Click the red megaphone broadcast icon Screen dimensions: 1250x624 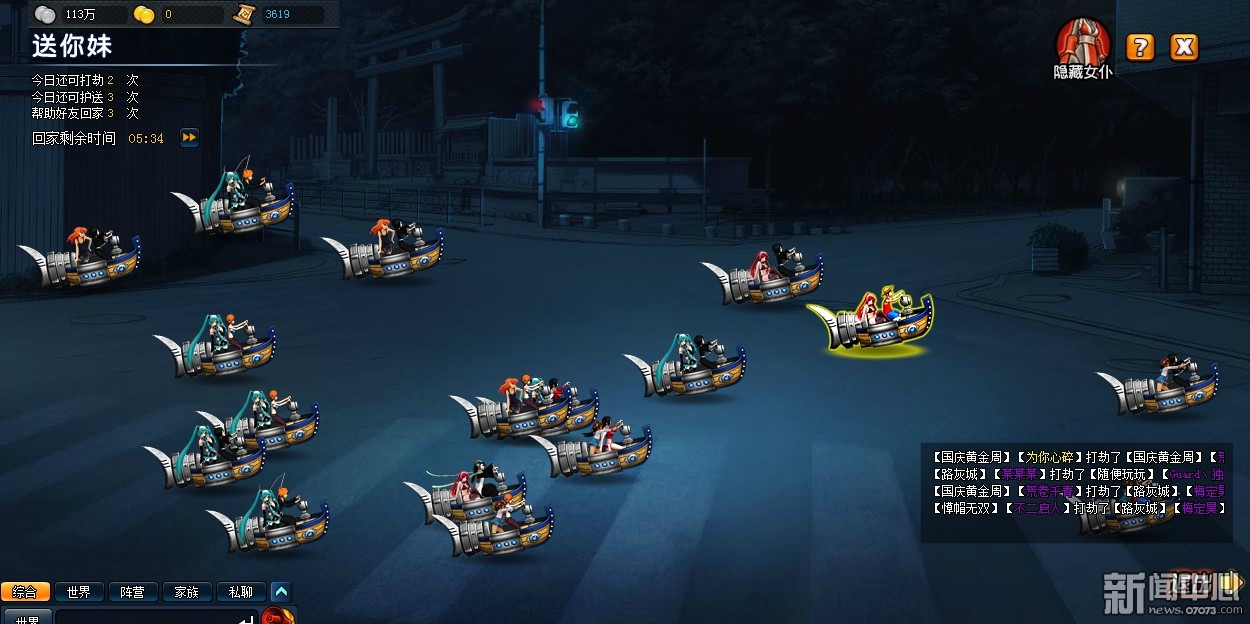[x=278, y=616]
